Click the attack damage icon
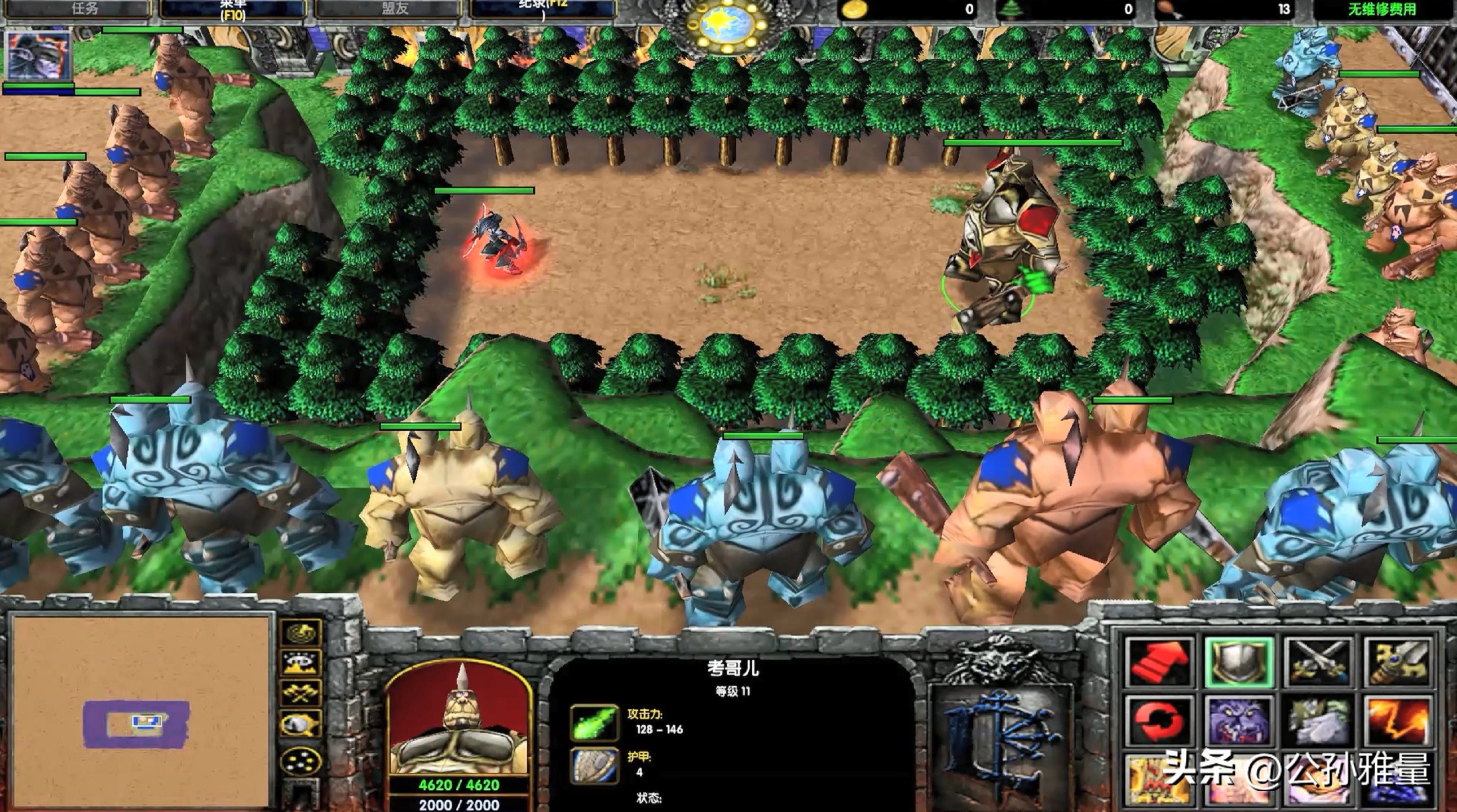The width and height of the screenshot is (1457, 812). point(594,723)
